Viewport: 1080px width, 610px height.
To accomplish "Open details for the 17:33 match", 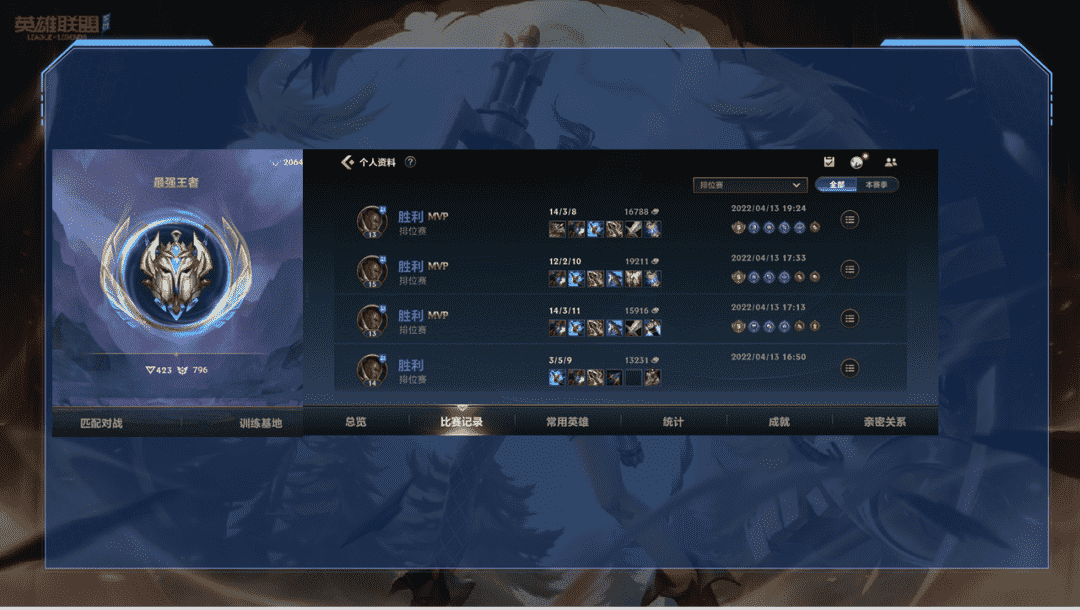I will point(850,268).
